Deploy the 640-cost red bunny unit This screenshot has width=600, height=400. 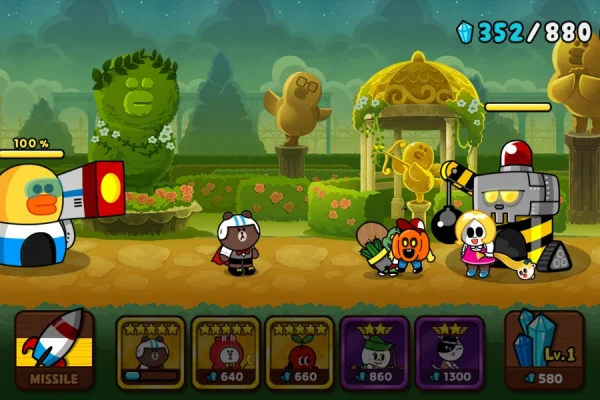pyautogui.click(x=225, y=351)
